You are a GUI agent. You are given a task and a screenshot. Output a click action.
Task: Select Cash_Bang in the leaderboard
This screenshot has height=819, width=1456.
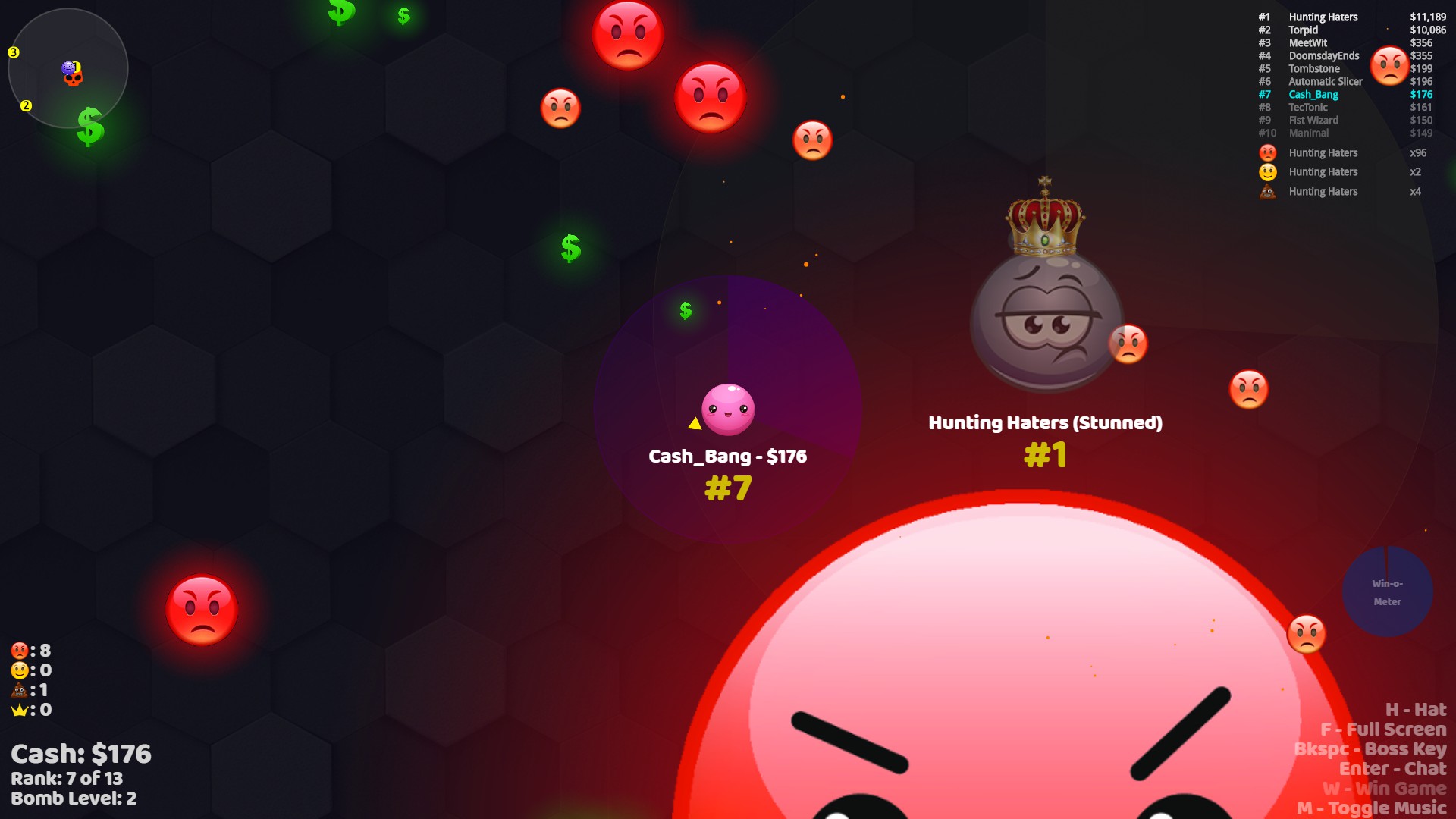tap(1313, 94)
